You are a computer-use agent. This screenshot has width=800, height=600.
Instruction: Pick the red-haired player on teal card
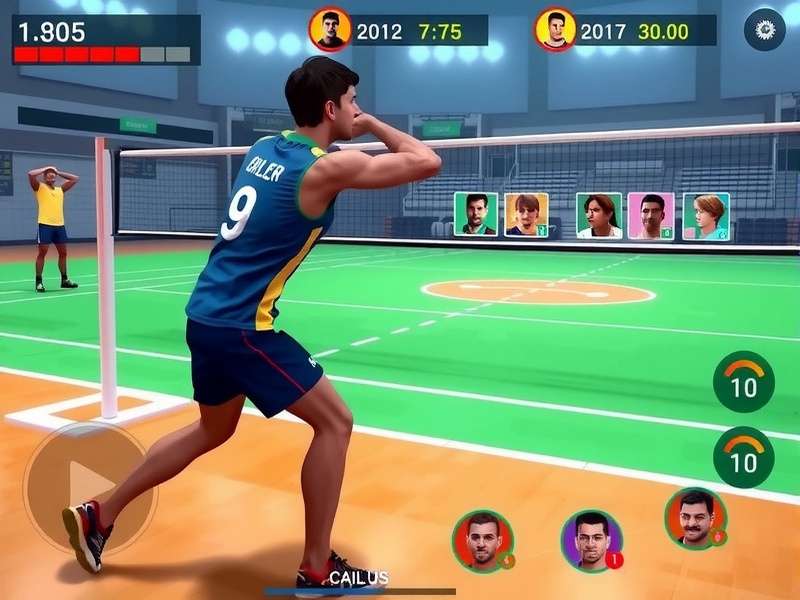coord(706,216)
